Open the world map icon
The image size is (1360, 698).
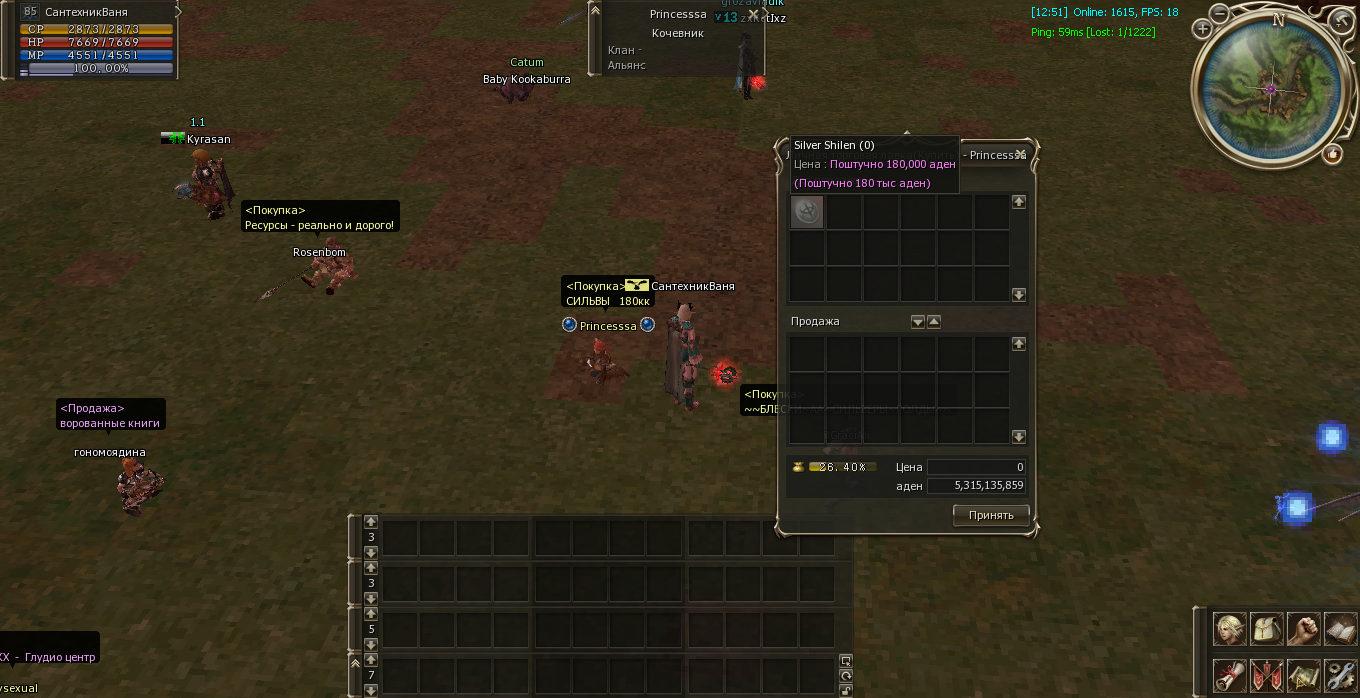[x=1303, y=675]
